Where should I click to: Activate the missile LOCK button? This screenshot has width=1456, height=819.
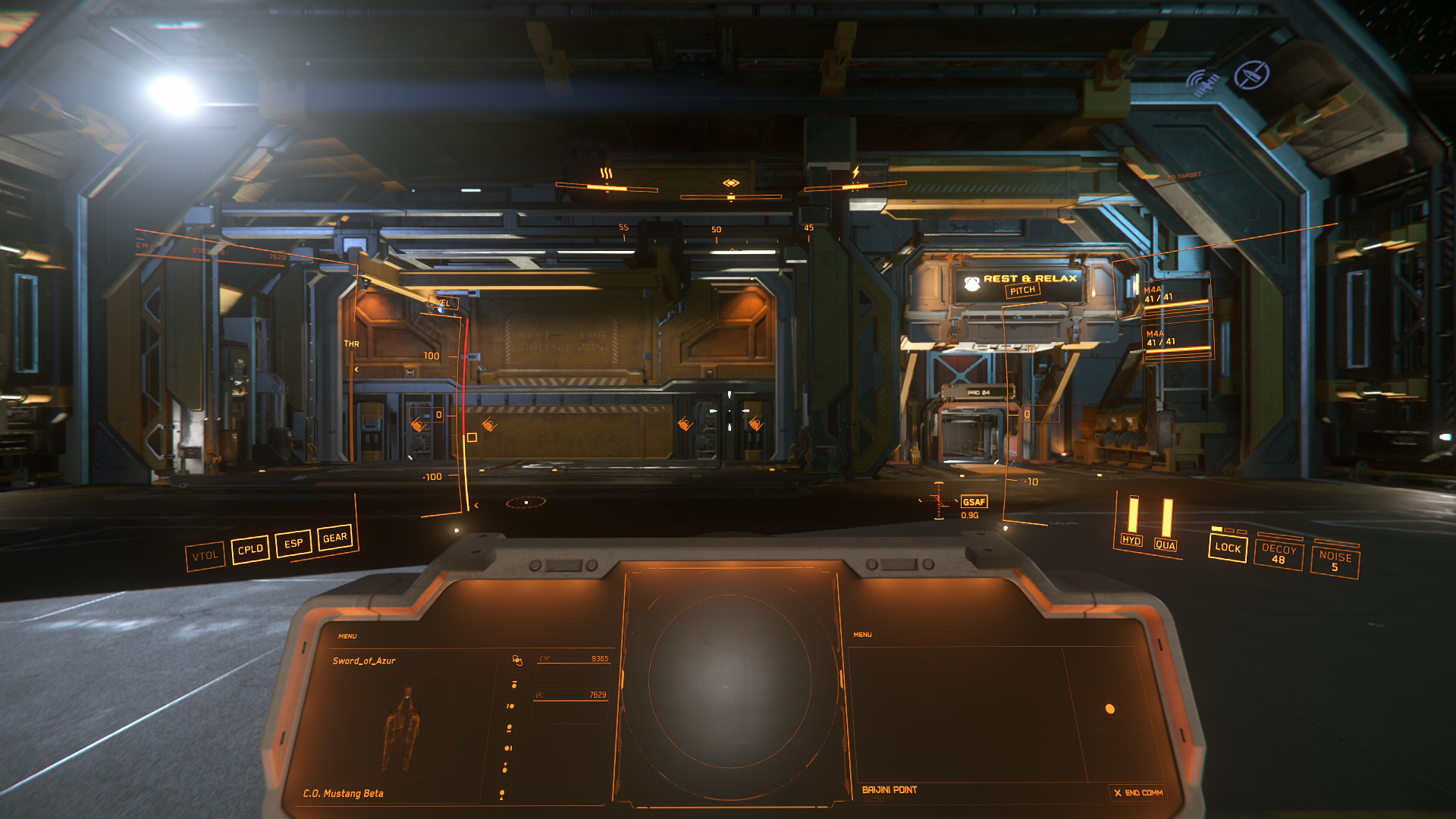1228,548
